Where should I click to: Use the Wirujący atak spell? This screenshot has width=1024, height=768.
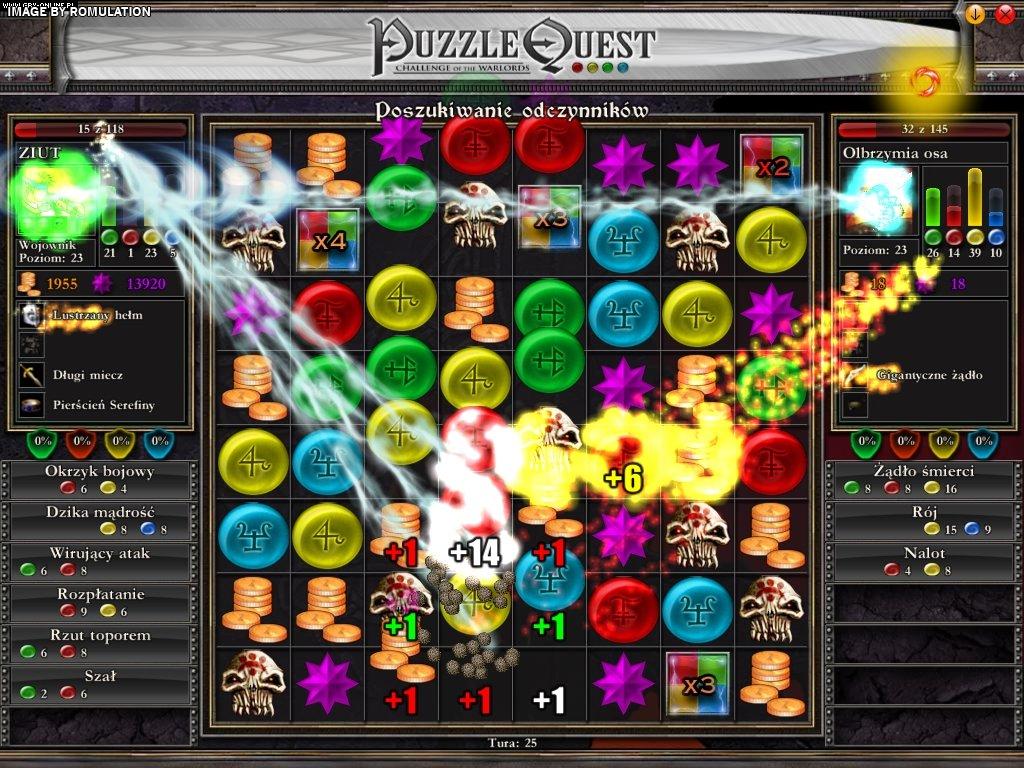[100, 561]
